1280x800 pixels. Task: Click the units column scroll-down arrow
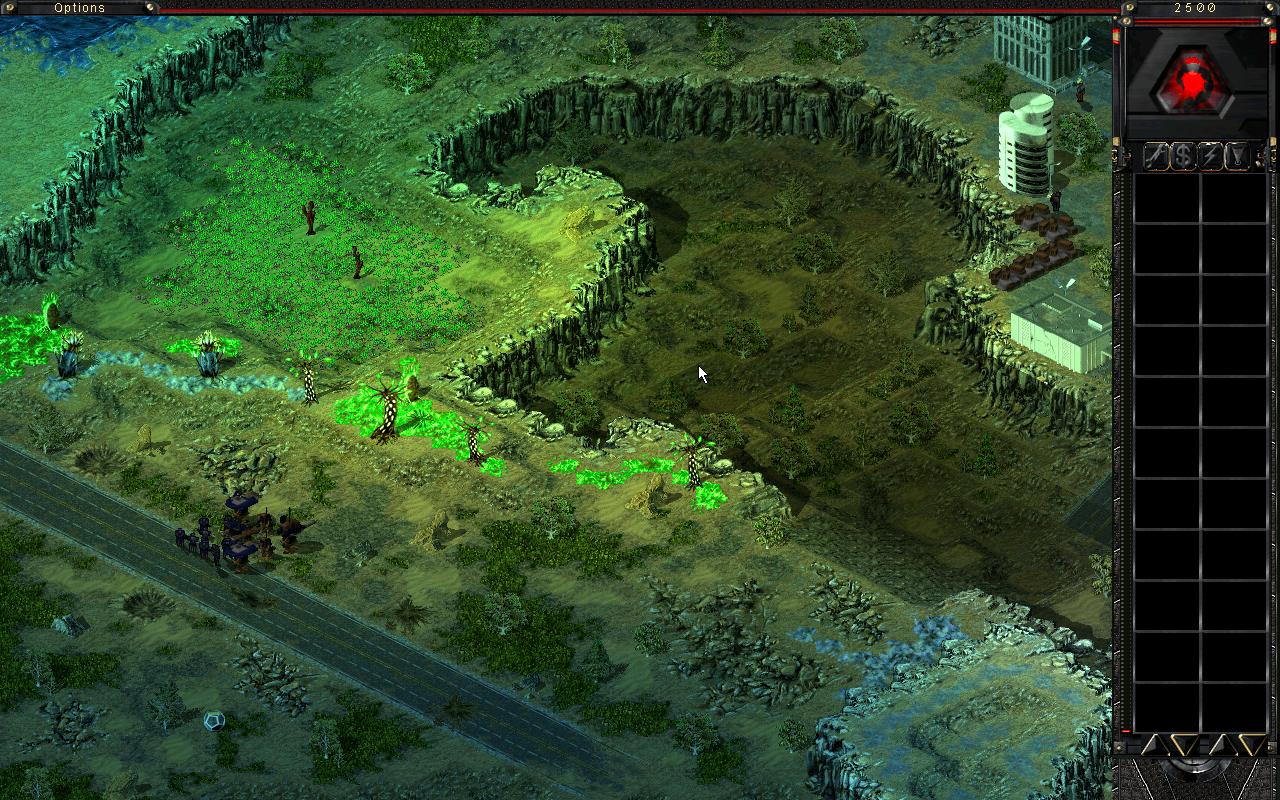click(x=1250, y=744)
